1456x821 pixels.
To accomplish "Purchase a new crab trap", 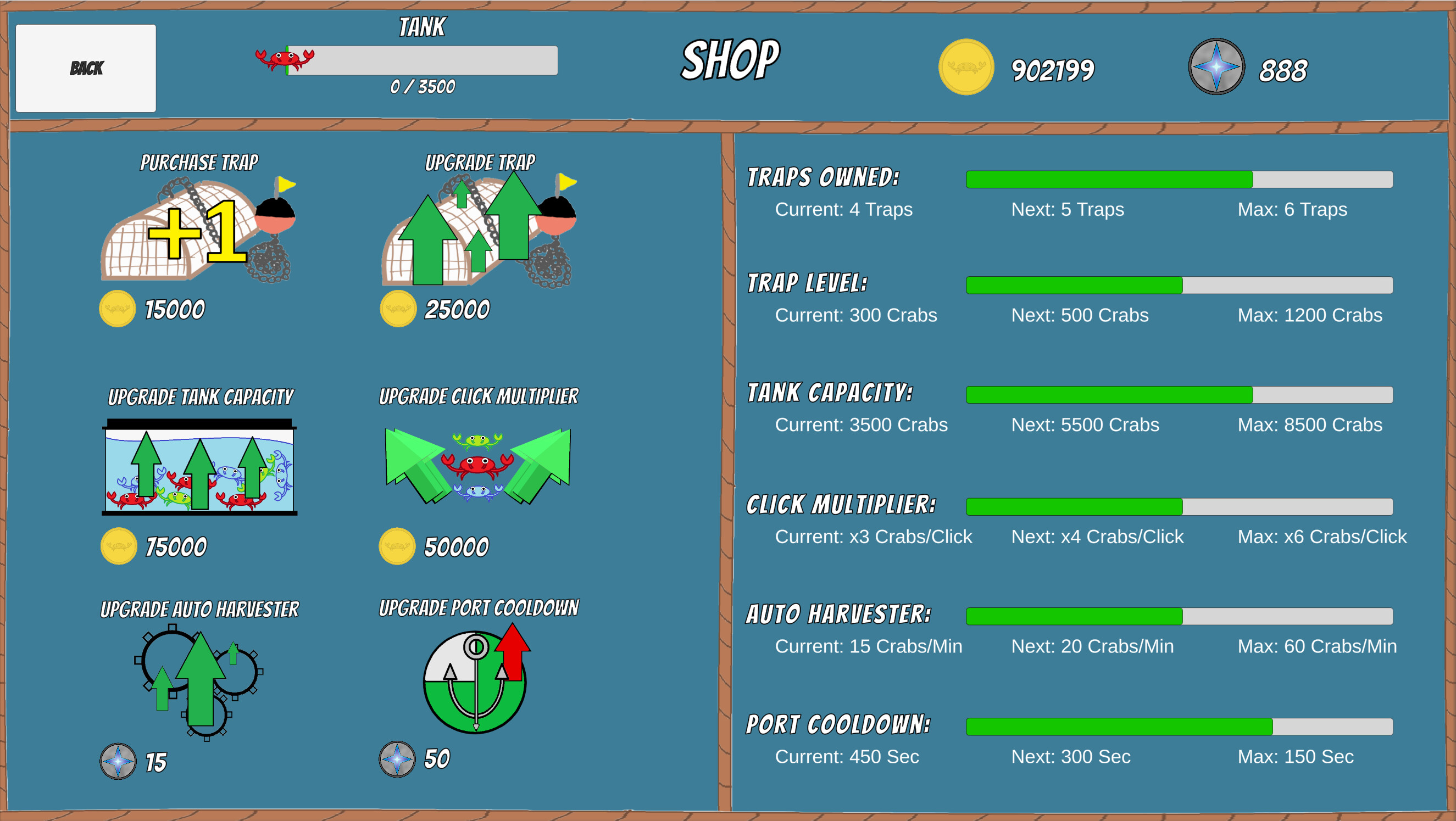I will pos(198,232).
